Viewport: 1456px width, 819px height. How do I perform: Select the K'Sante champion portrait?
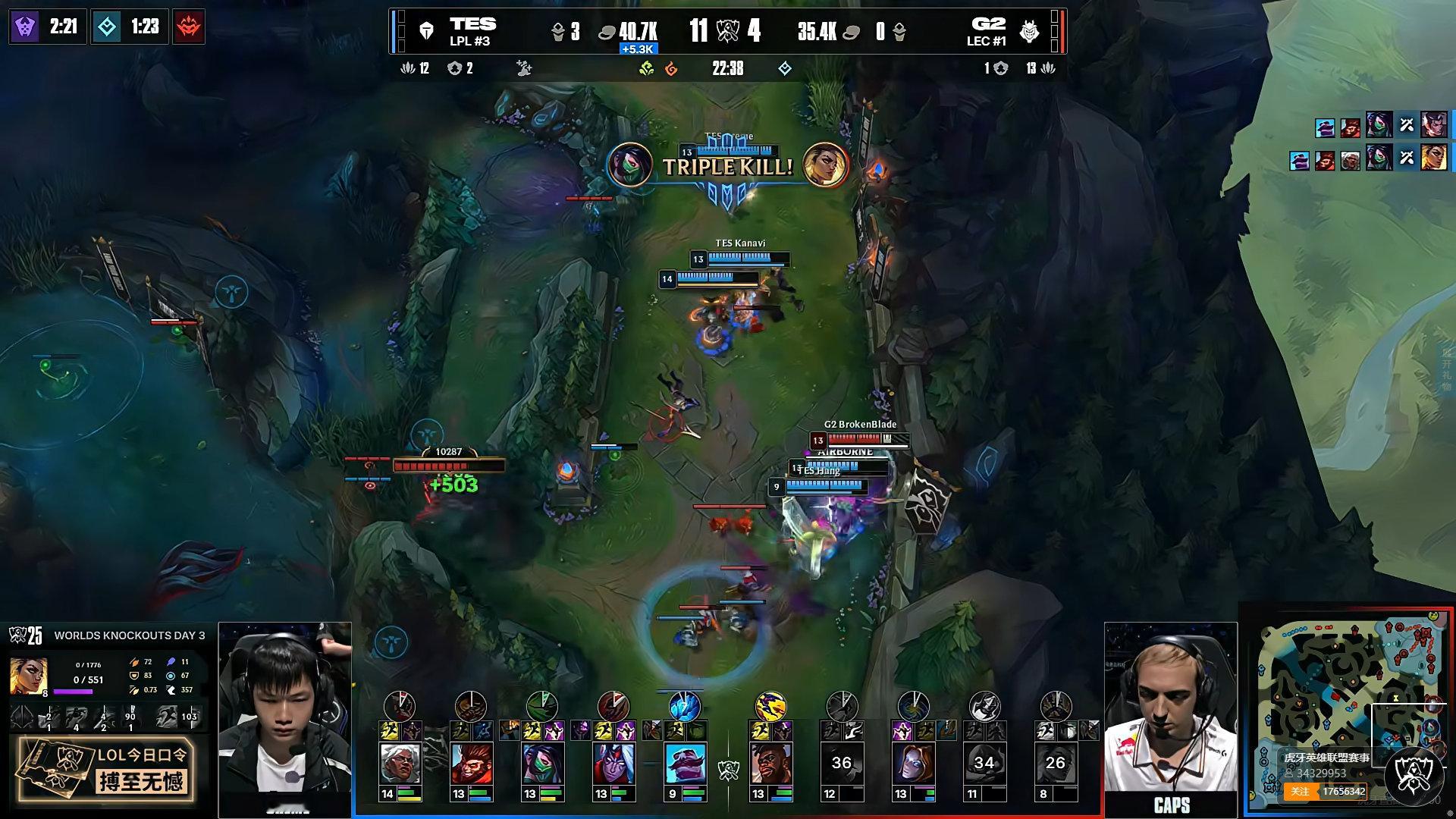click(x=770, y=764)
